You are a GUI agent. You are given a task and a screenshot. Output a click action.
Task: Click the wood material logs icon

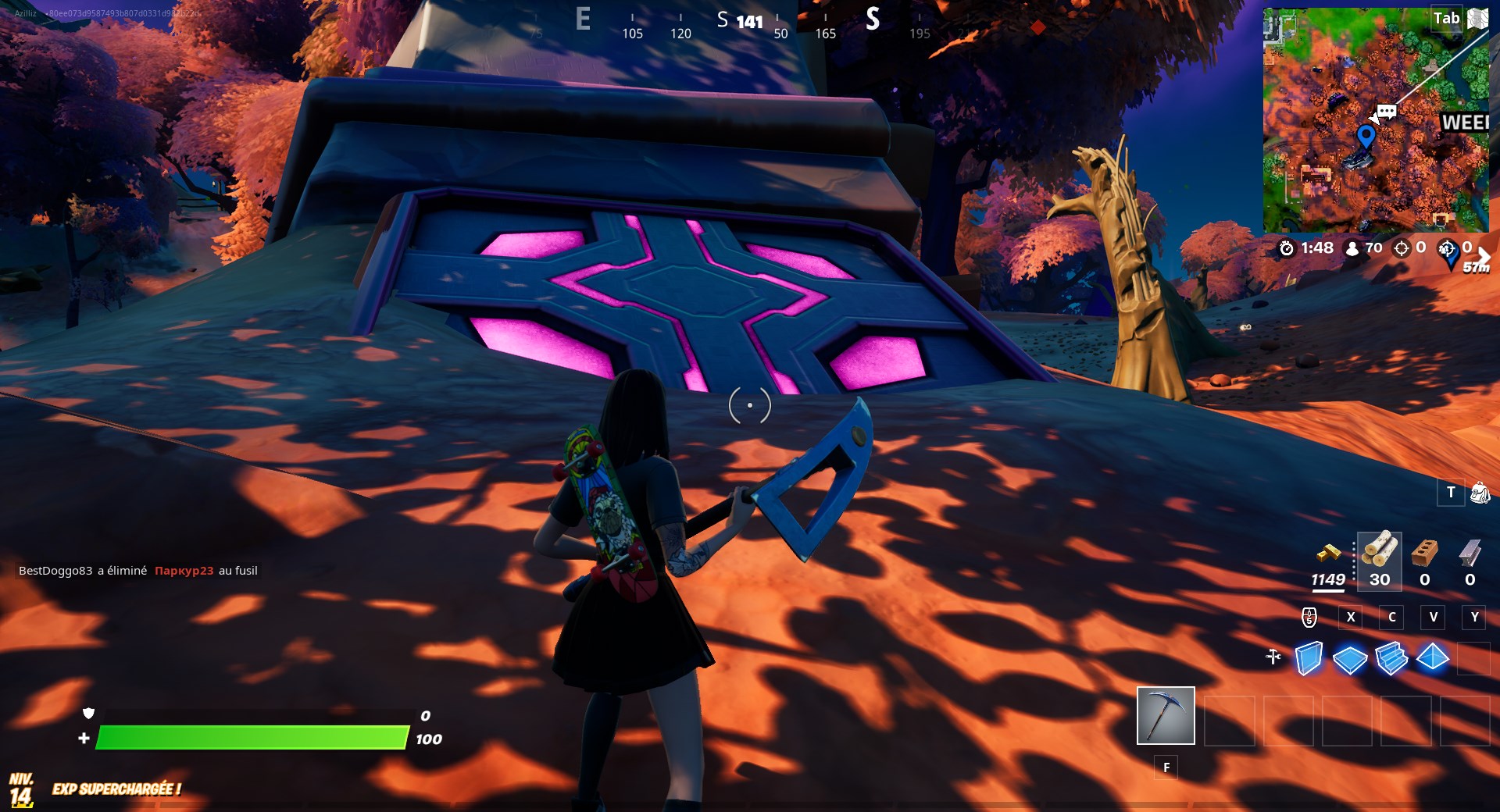coord(1379,551)
